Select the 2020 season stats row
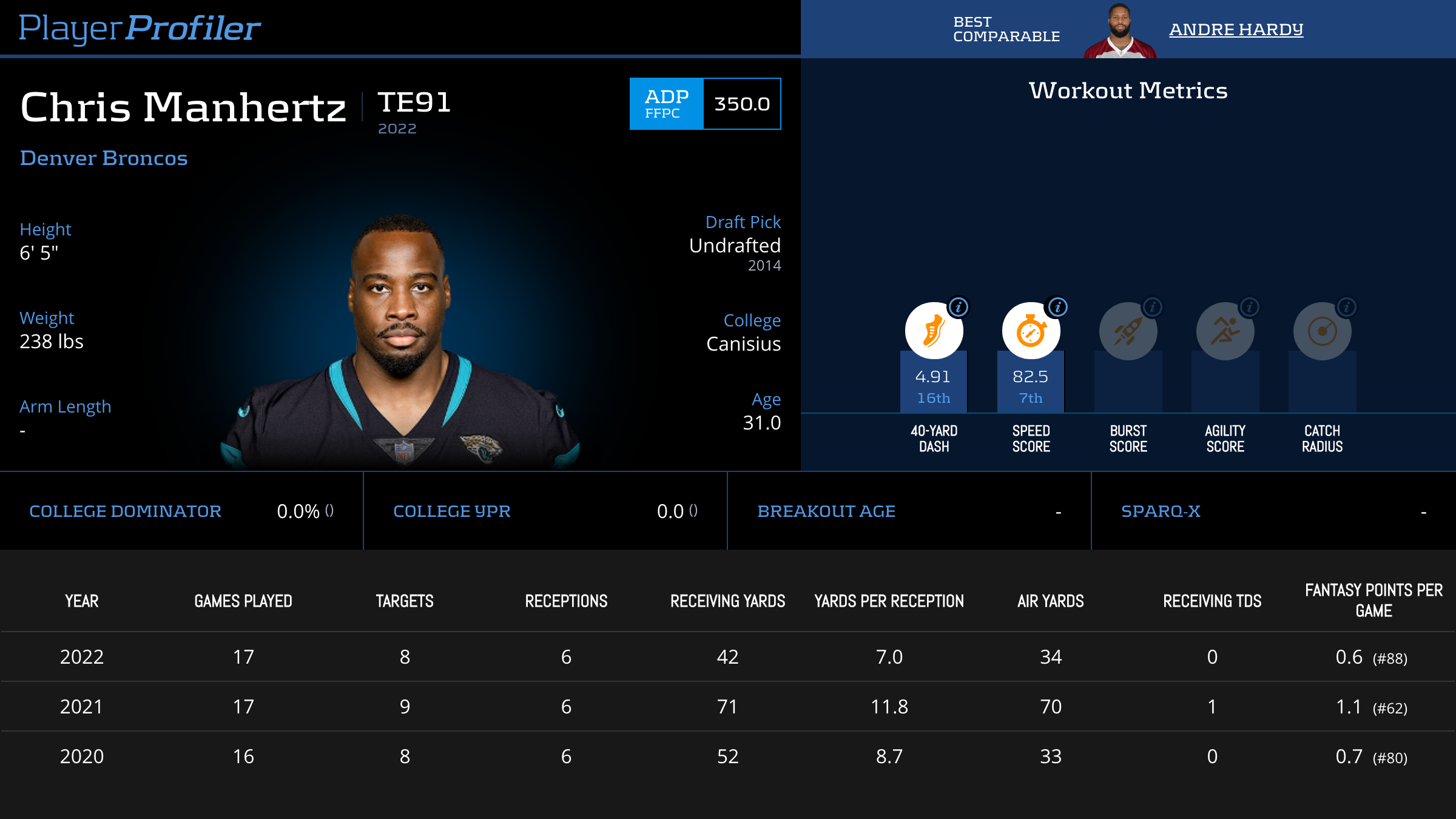Image resolution: width=1456 pixels, height=819 pixels. coord(728,757)
